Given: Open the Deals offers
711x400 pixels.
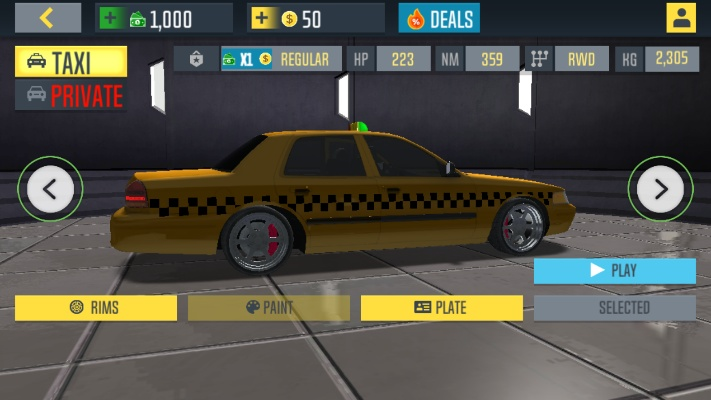Looking at the screenshot, I should pos(439,18).
